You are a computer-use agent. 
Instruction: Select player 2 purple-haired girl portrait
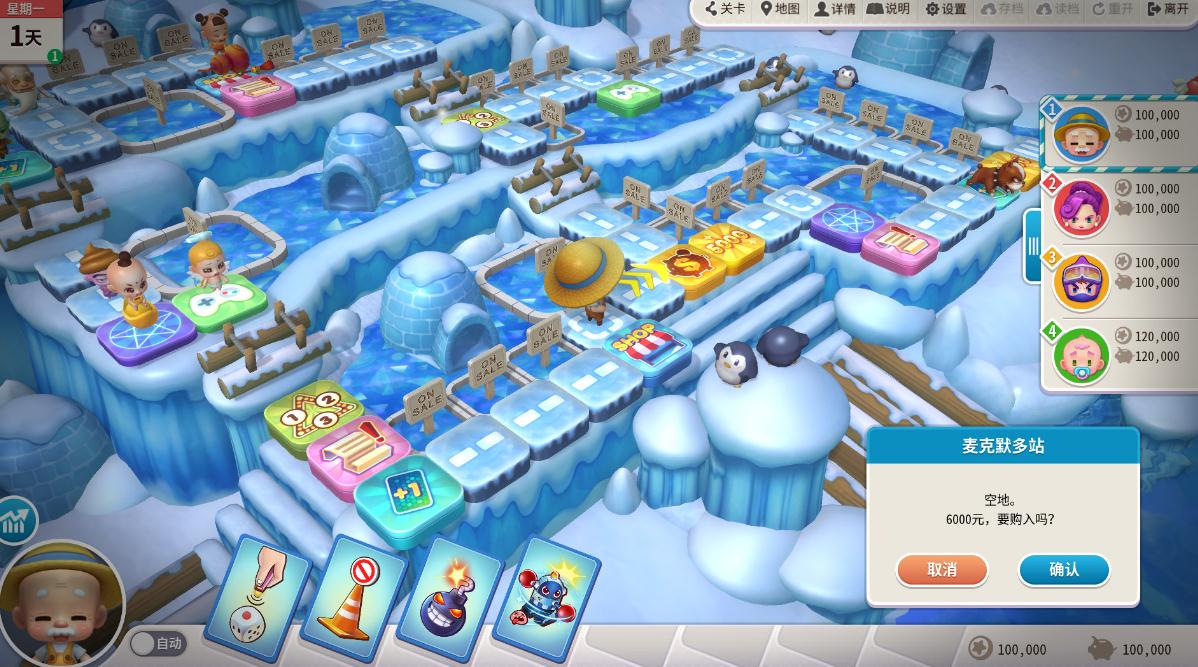pos(1080,208)
